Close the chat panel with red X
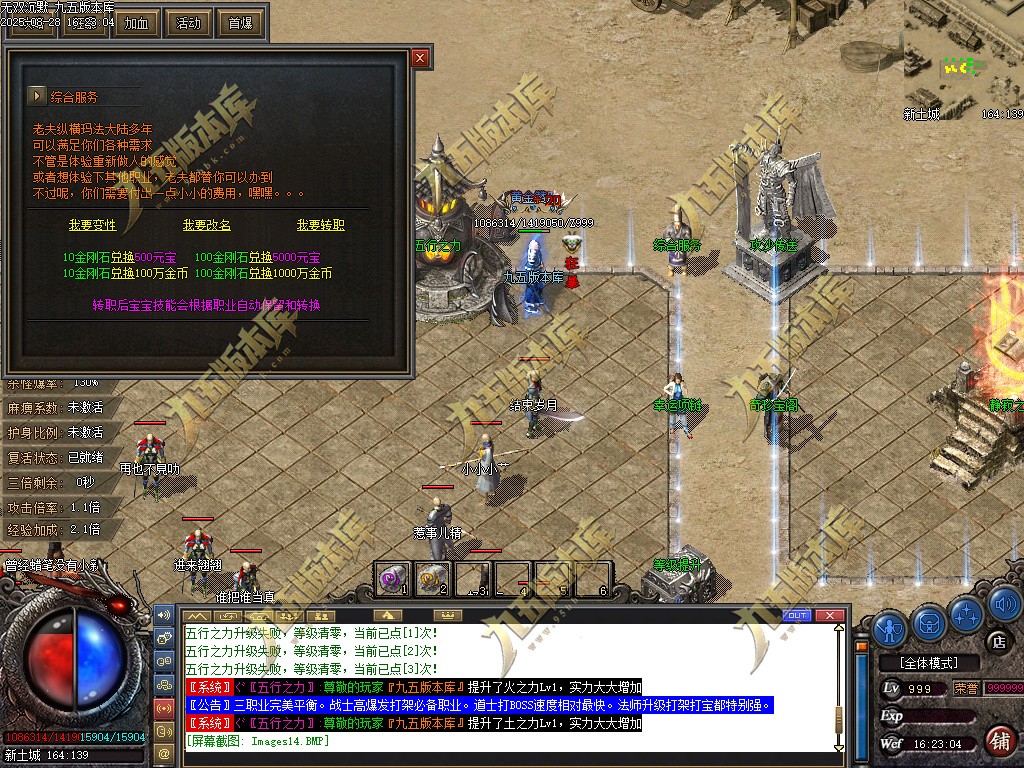Viewport: 1024px width, 768px height. pyautogui.click(x=827, y=615)
